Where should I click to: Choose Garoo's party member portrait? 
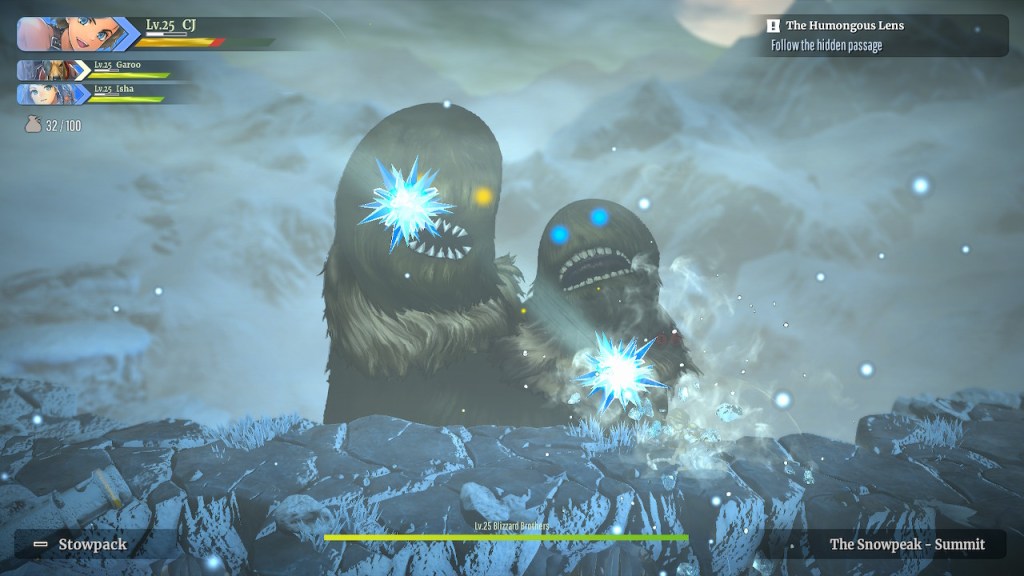pyautogui.click(x=45, y=70)
